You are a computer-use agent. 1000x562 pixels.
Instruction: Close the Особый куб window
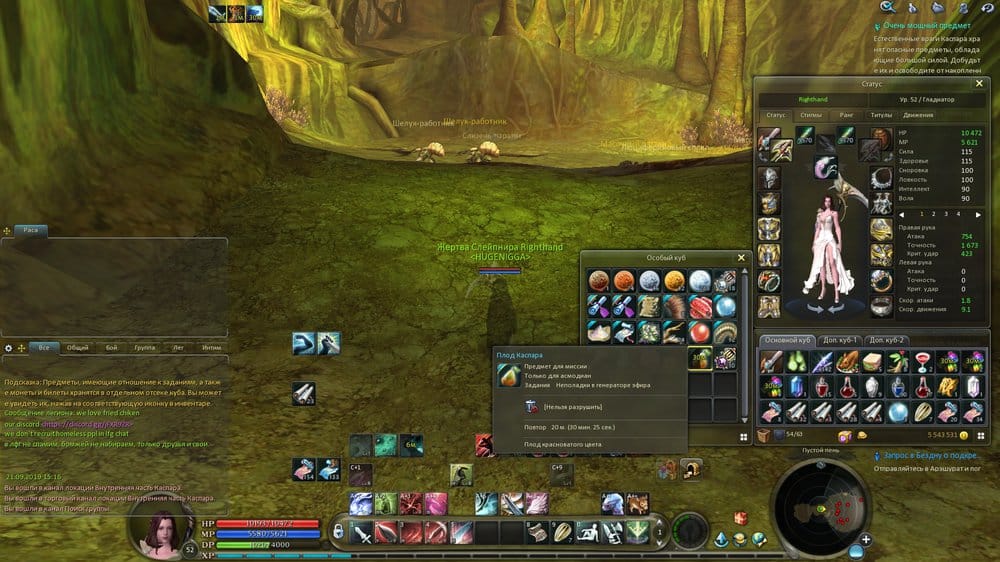coord(741,258)
